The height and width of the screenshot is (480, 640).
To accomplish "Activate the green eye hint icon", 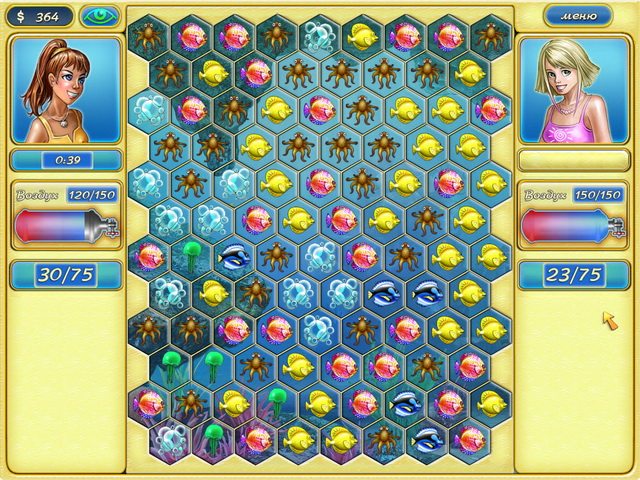I will coord(99,16).
